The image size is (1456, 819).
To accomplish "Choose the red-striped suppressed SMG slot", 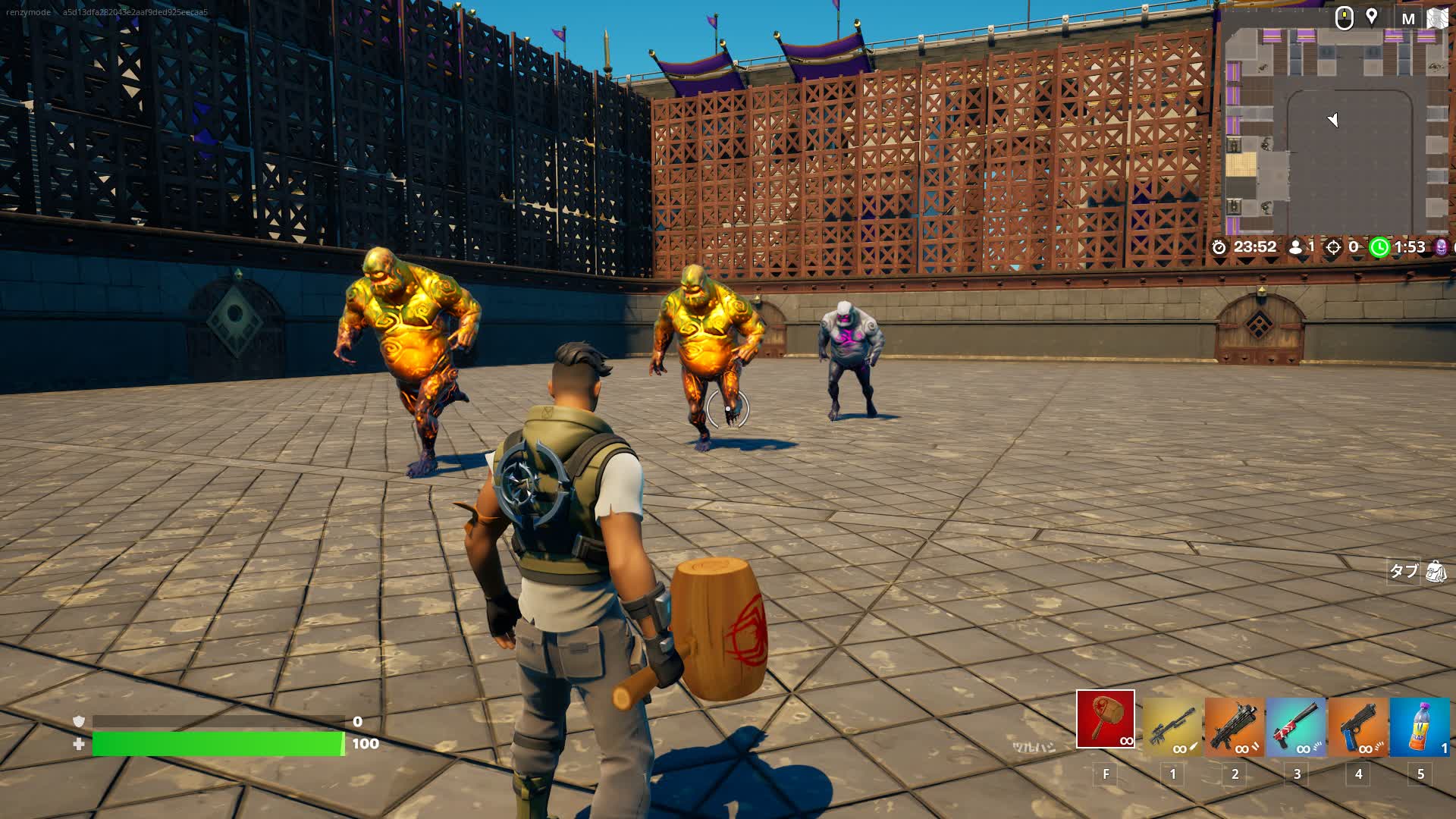I will pos(1296,726).
